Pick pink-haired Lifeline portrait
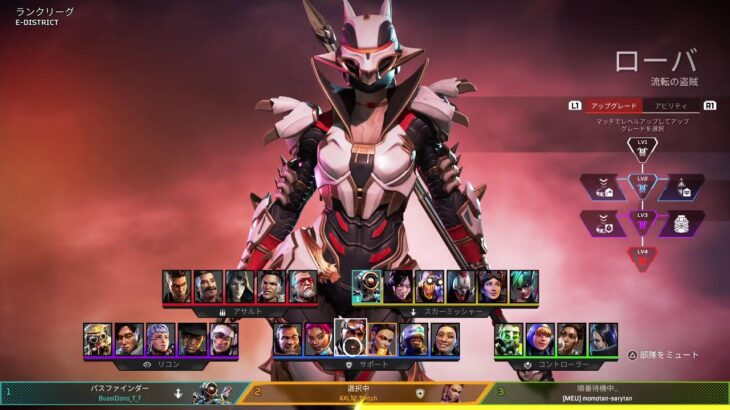 point(319,339)
